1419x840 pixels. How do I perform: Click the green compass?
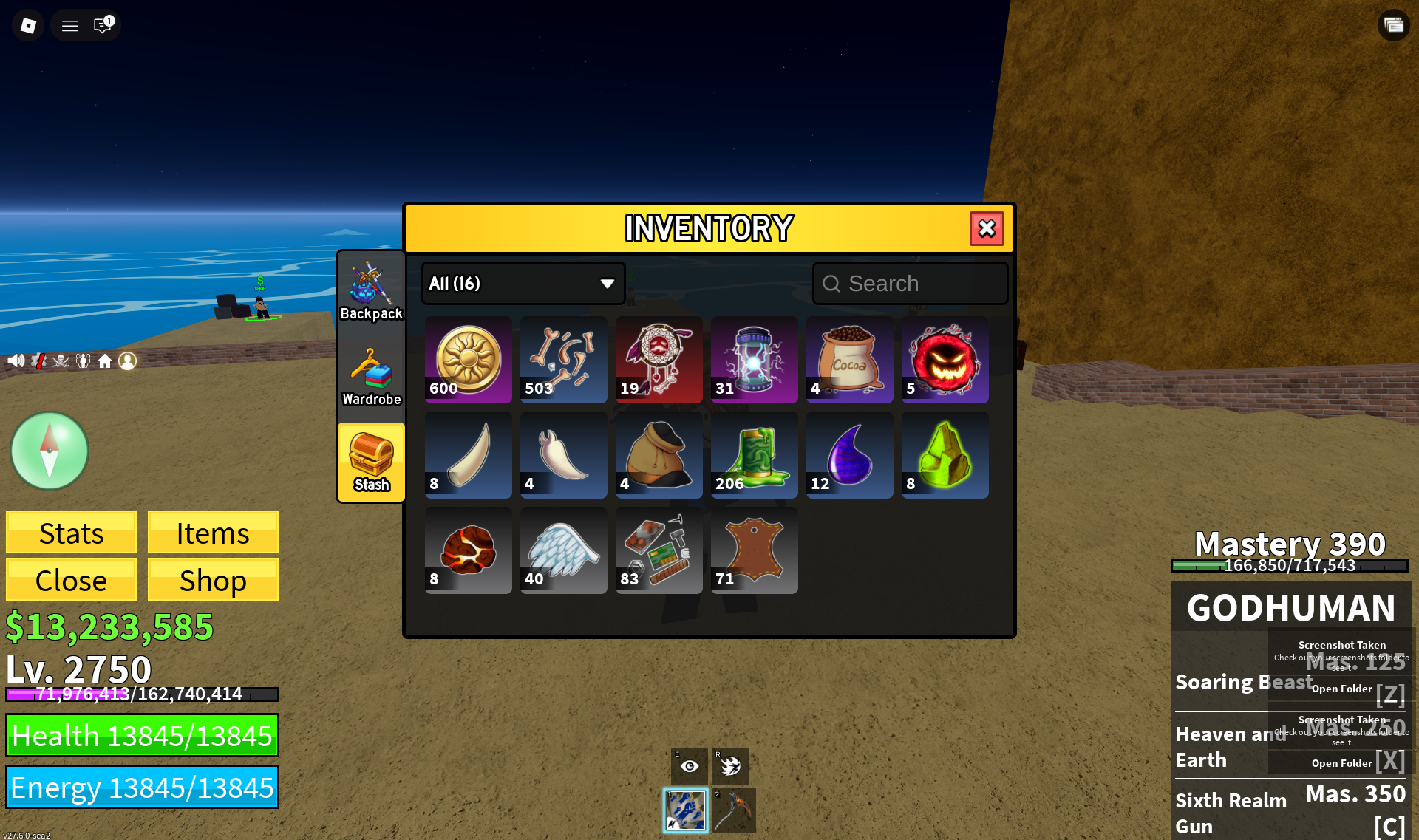tap(50, 451)
